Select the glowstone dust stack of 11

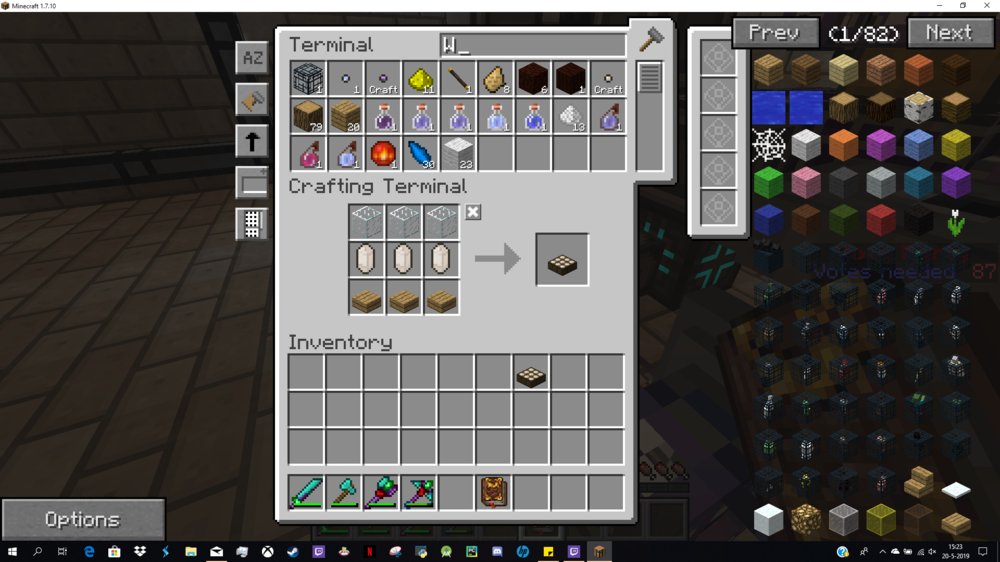coord(420,79)
